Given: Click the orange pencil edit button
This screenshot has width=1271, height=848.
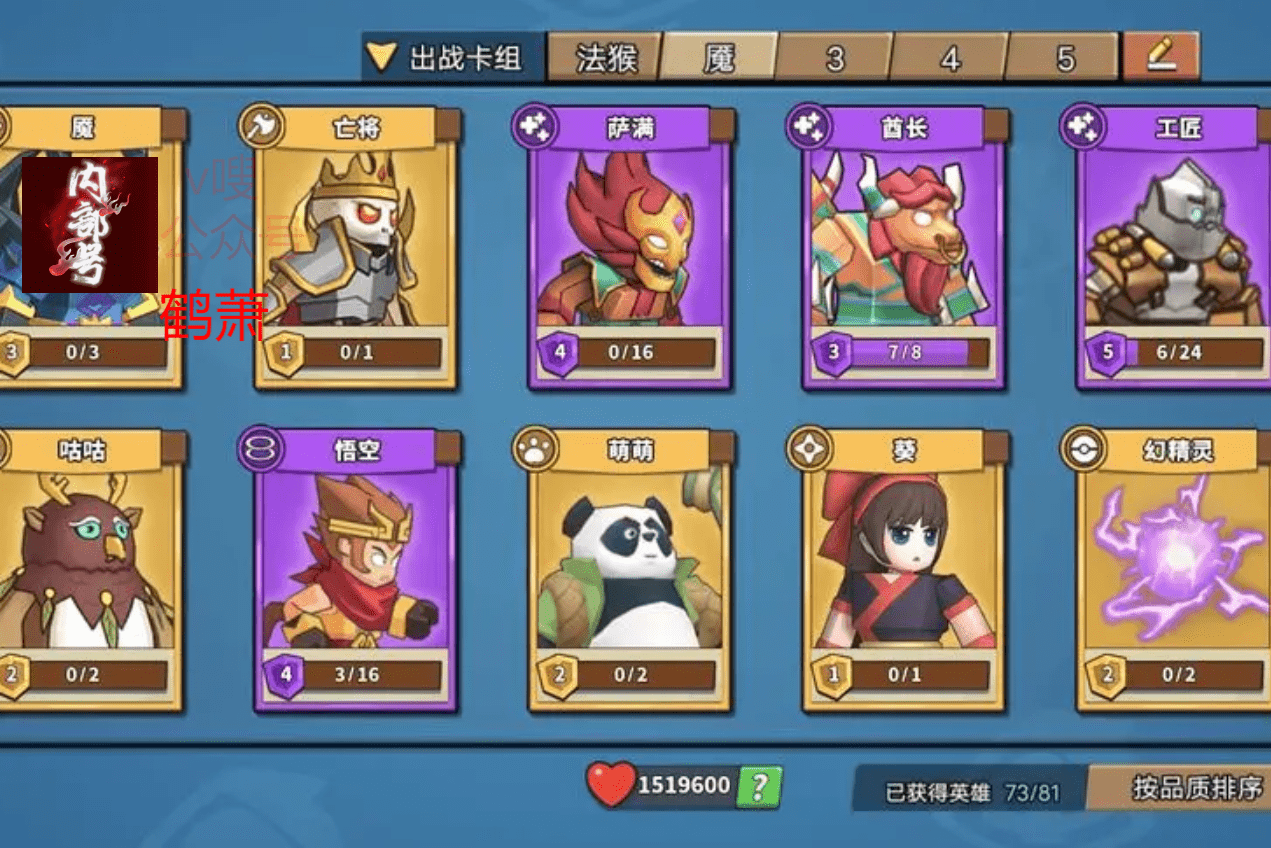Looking at the screenshot, I should 1161,56.
